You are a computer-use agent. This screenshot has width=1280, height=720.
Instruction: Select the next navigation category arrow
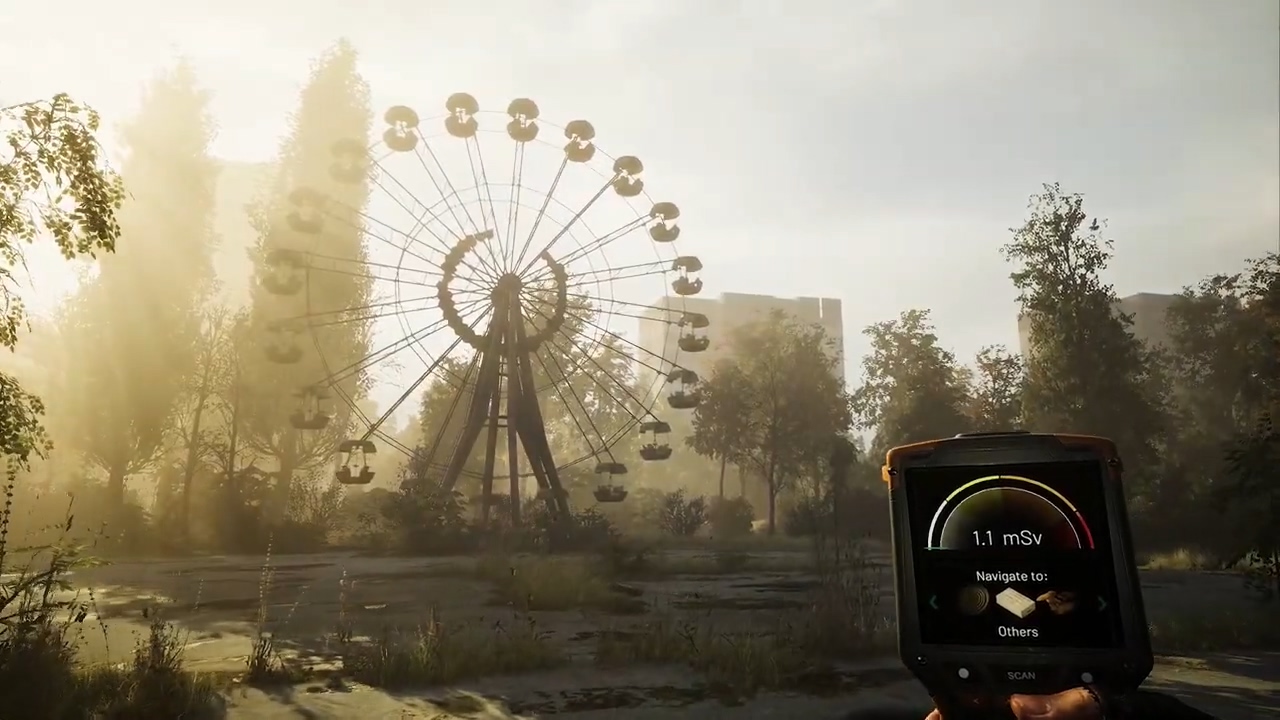[1102, 603]
